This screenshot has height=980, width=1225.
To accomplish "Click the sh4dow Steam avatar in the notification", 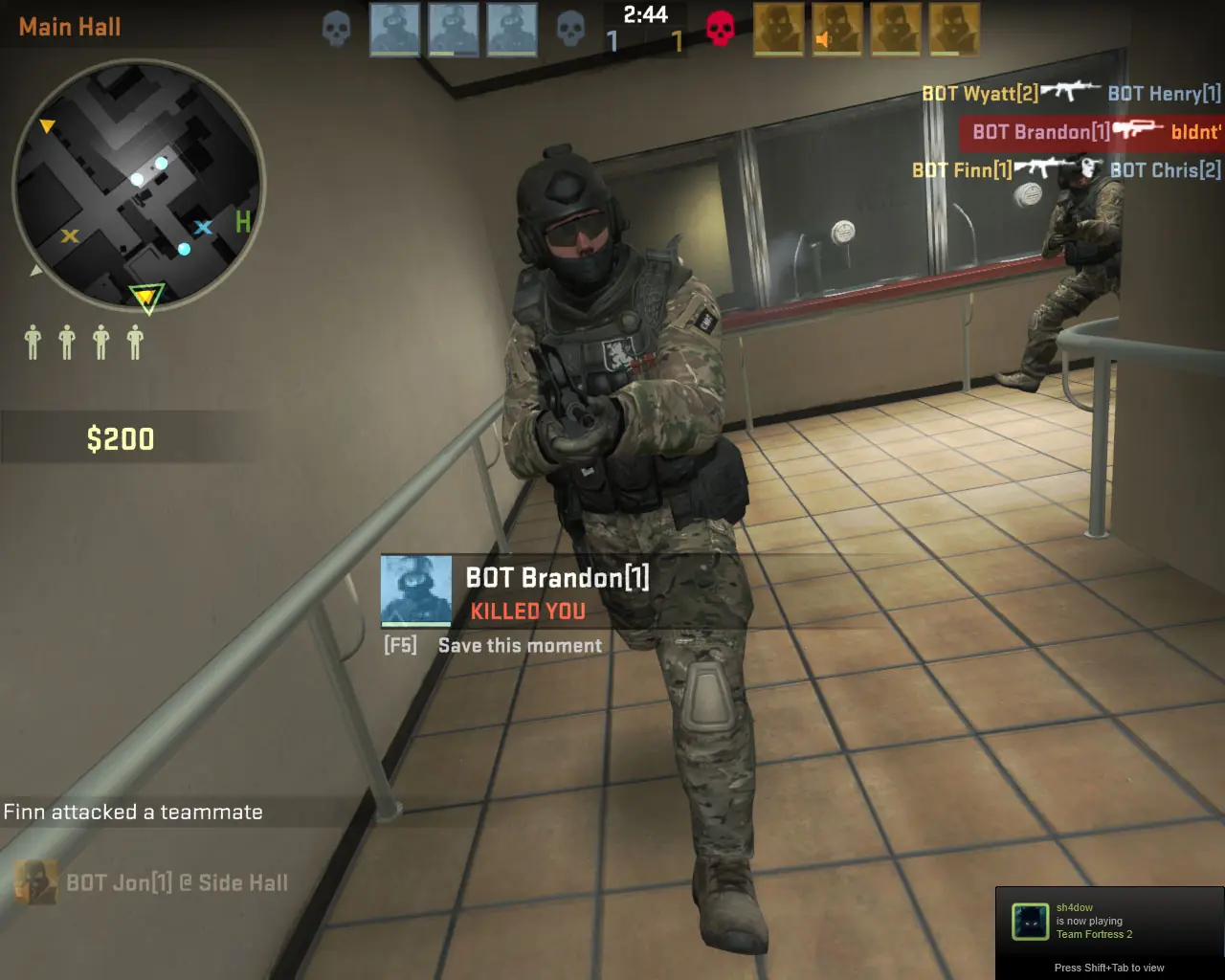I will tap(1030, 922).
